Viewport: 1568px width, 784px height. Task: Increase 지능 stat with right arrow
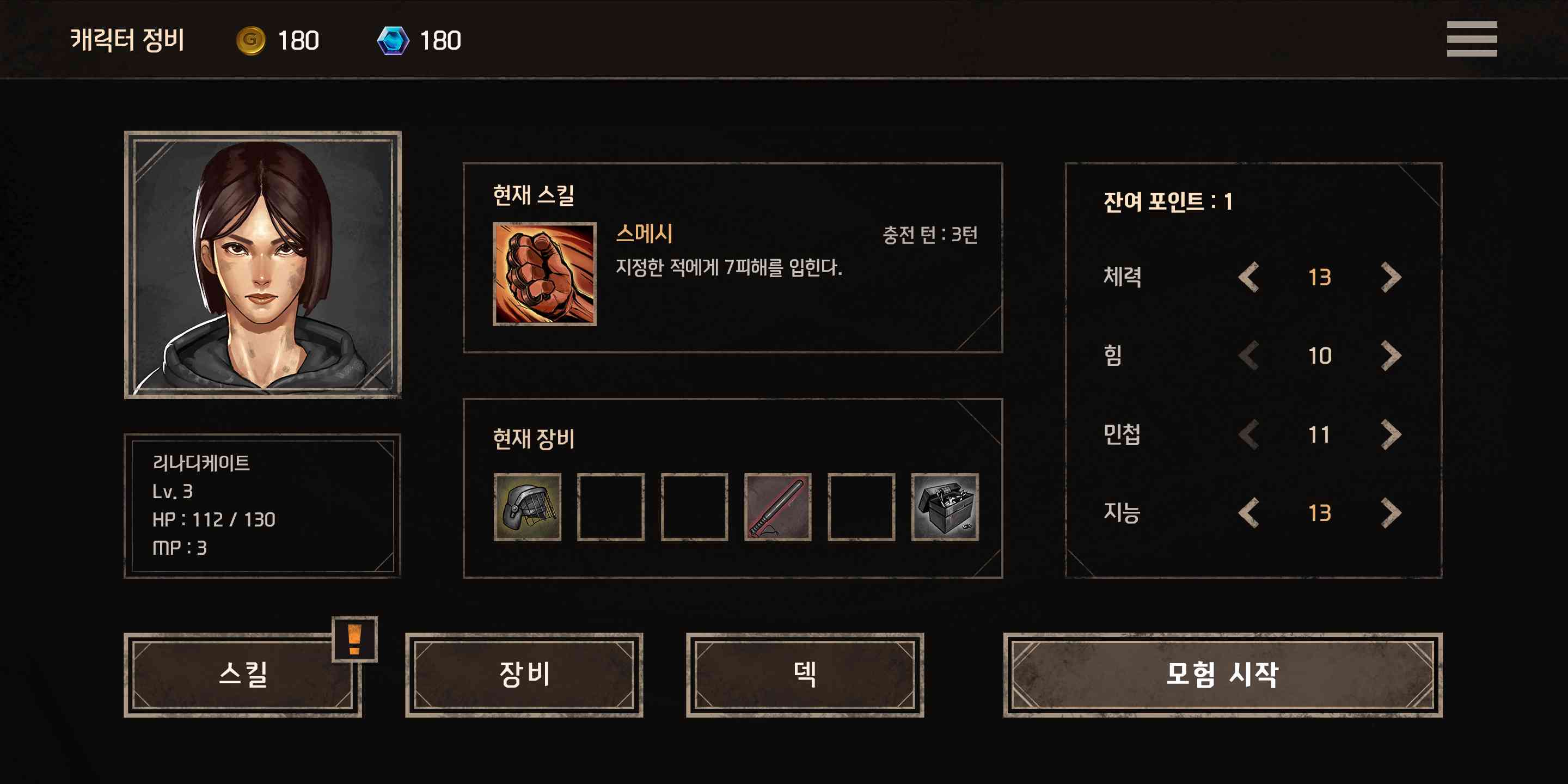pyautogui.click(x=1391, y=514)
